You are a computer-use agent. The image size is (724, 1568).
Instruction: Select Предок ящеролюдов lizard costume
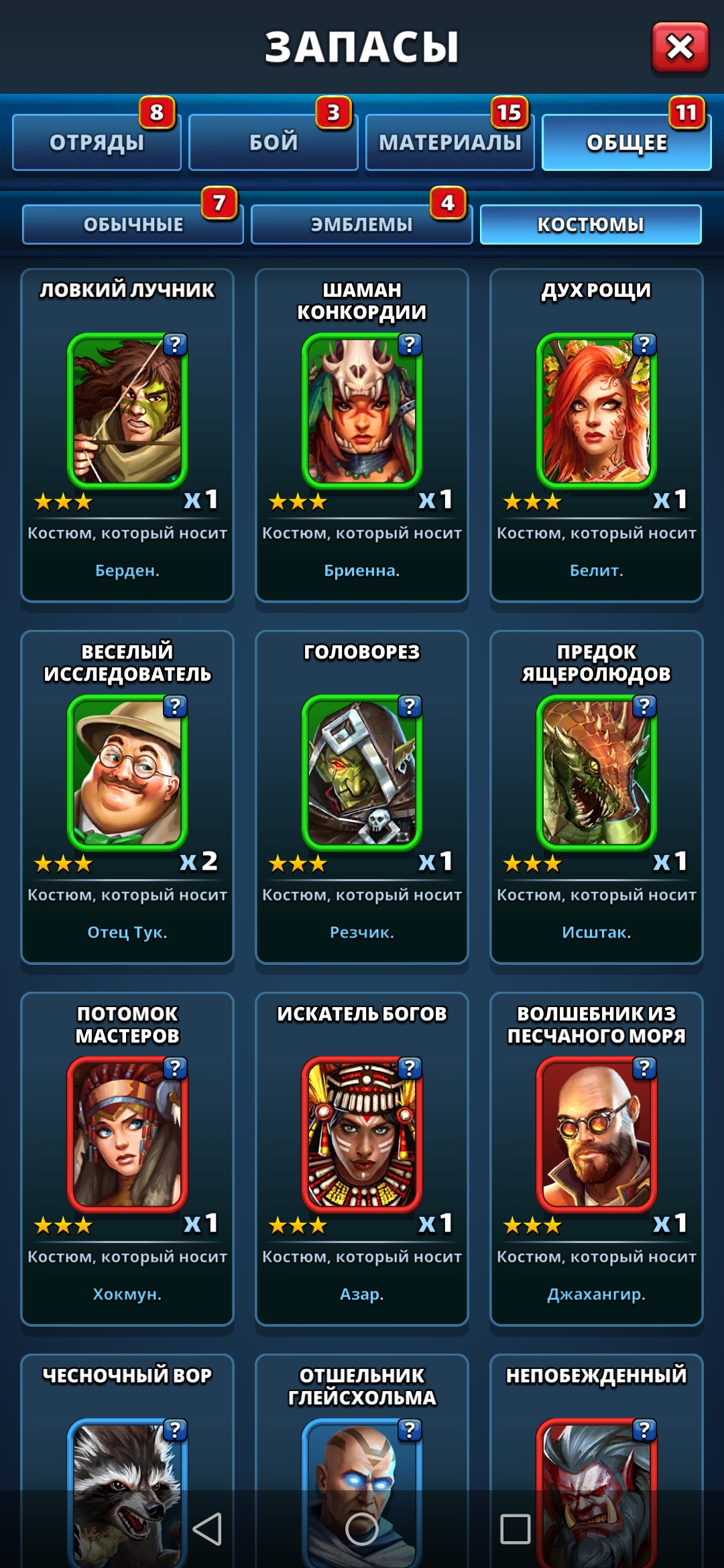[x=597, y=772]
